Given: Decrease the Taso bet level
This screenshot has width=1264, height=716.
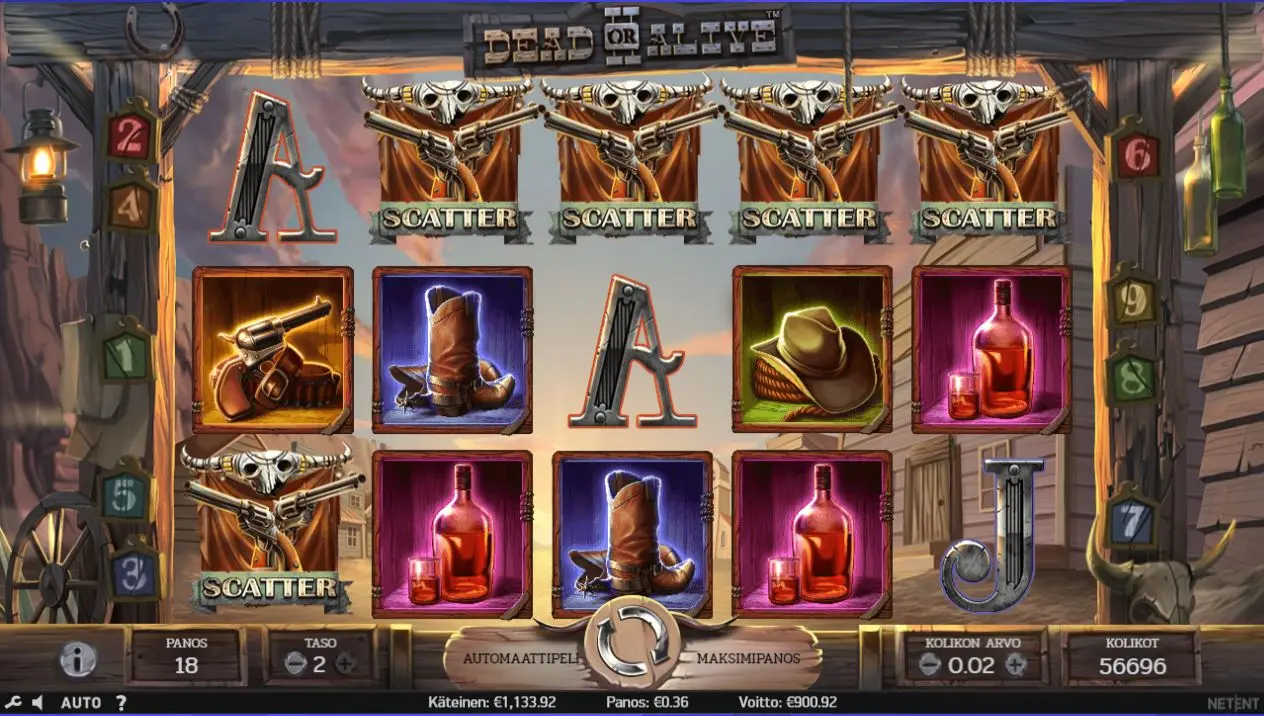Looking at the screenshot, I should click(x=294, y=663).
